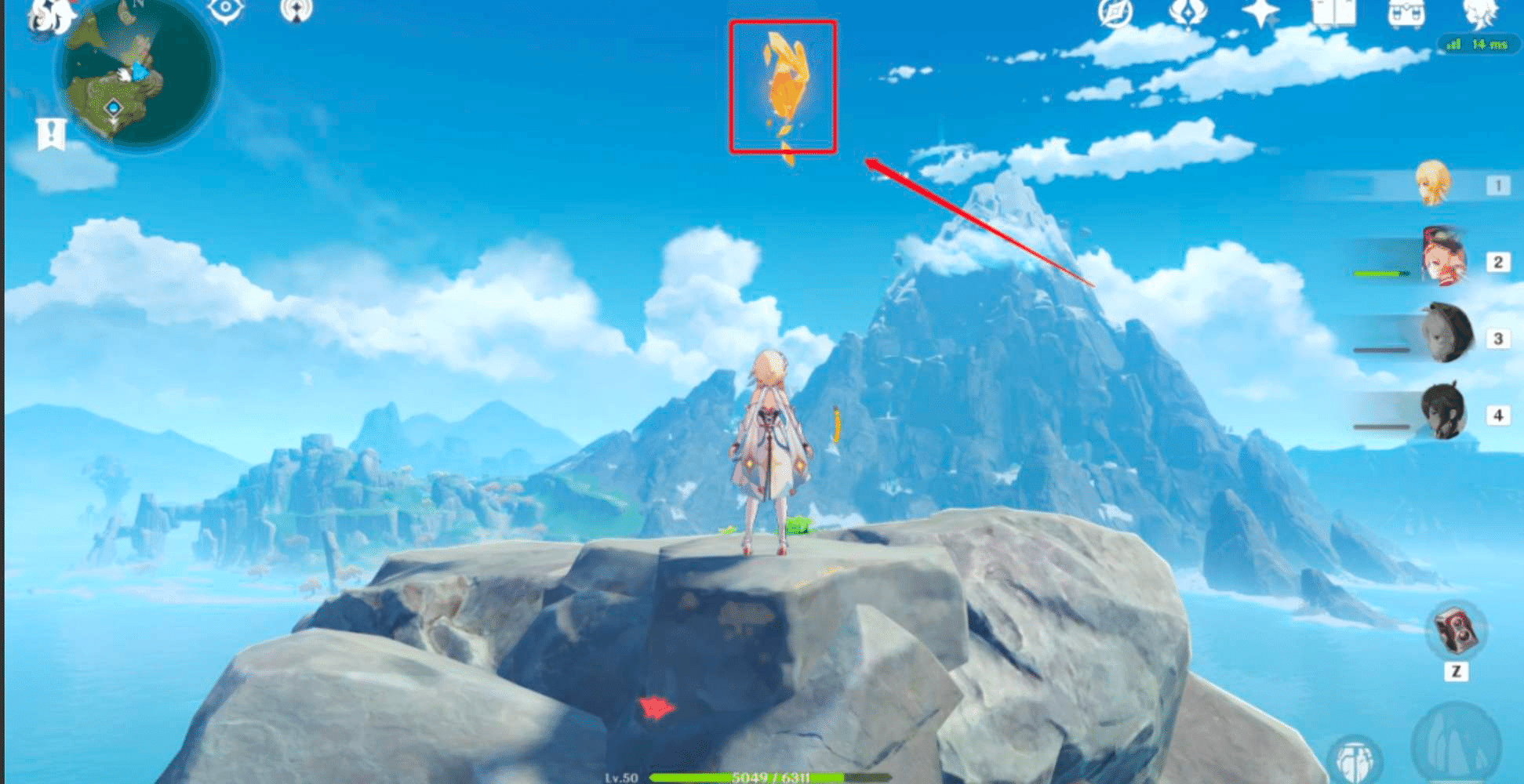
Task: Click the eye-shaped camera perspective icon
Action: (225, 8)
